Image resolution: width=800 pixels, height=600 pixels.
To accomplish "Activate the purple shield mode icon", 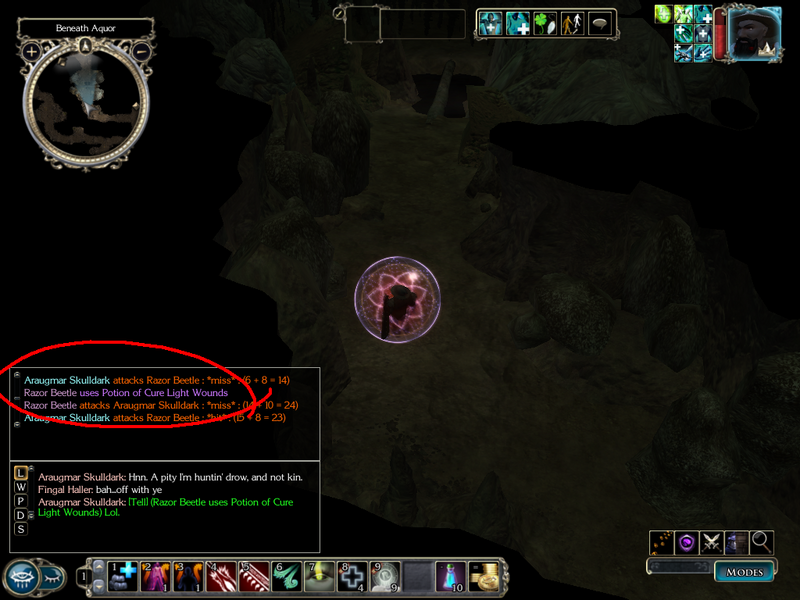I will 687,542.
